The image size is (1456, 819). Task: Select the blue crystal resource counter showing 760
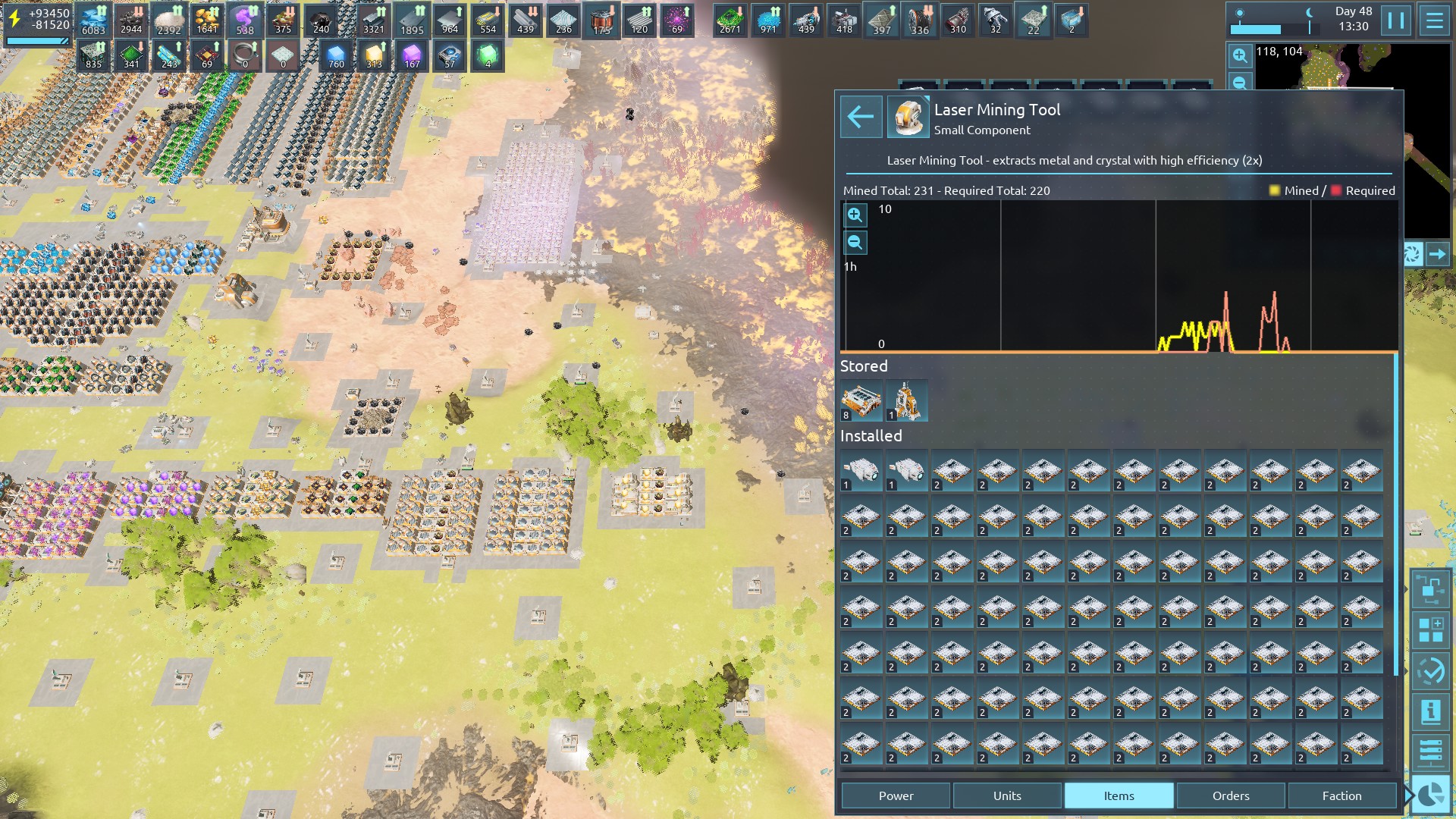tap(336, 56)
